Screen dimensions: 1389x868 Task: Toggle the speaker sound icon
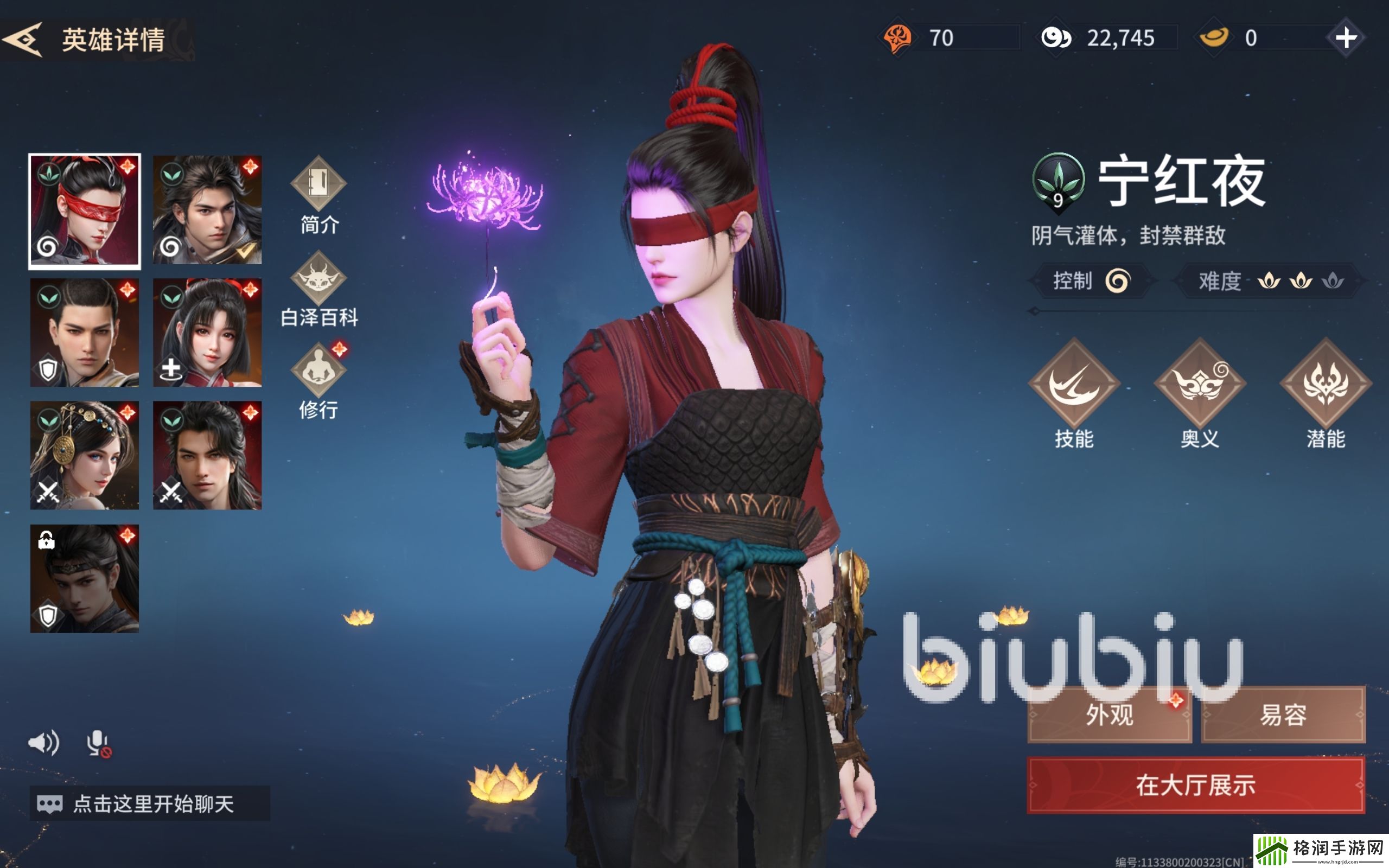click(x=43, y=743)
